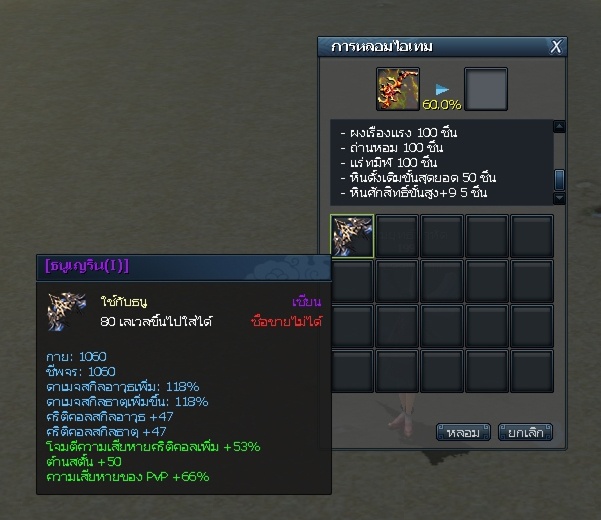Click the empty result slot beside 60.0%
Image resolution: width=601 pixels, height=520 pixels.
point(486,89)
